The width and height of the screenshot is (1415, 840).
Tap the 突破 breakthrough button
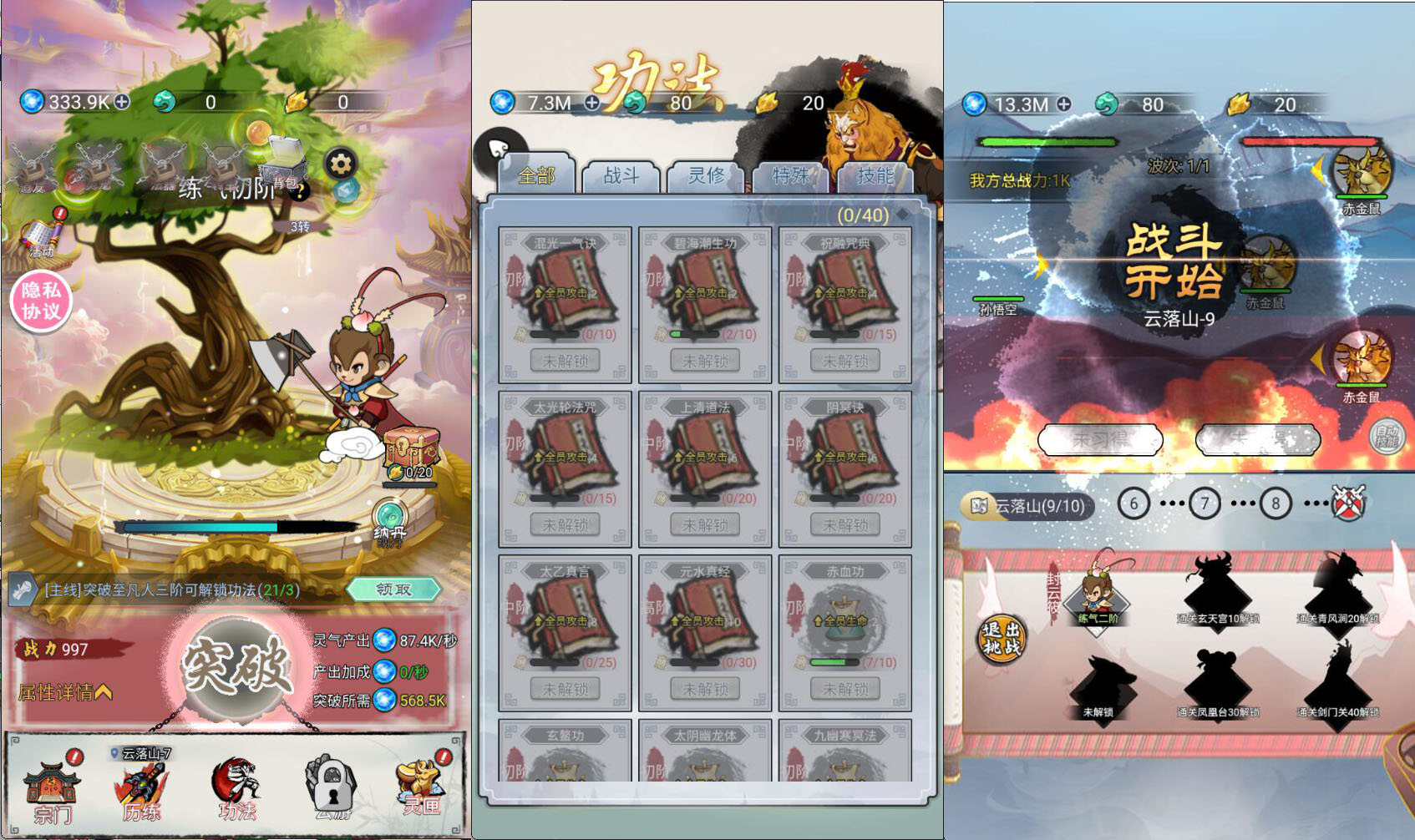236,667
